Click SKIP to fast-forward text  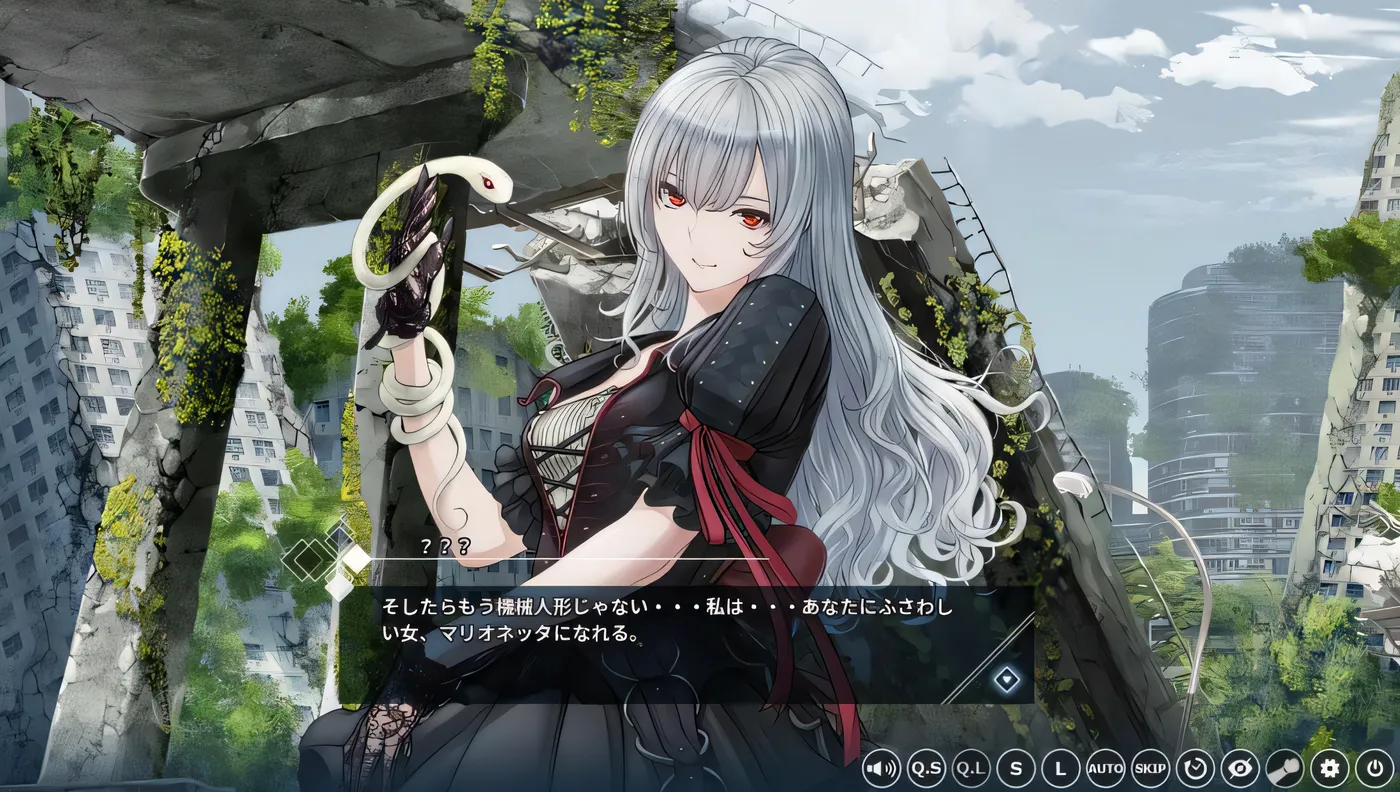tap(1150, 769)
